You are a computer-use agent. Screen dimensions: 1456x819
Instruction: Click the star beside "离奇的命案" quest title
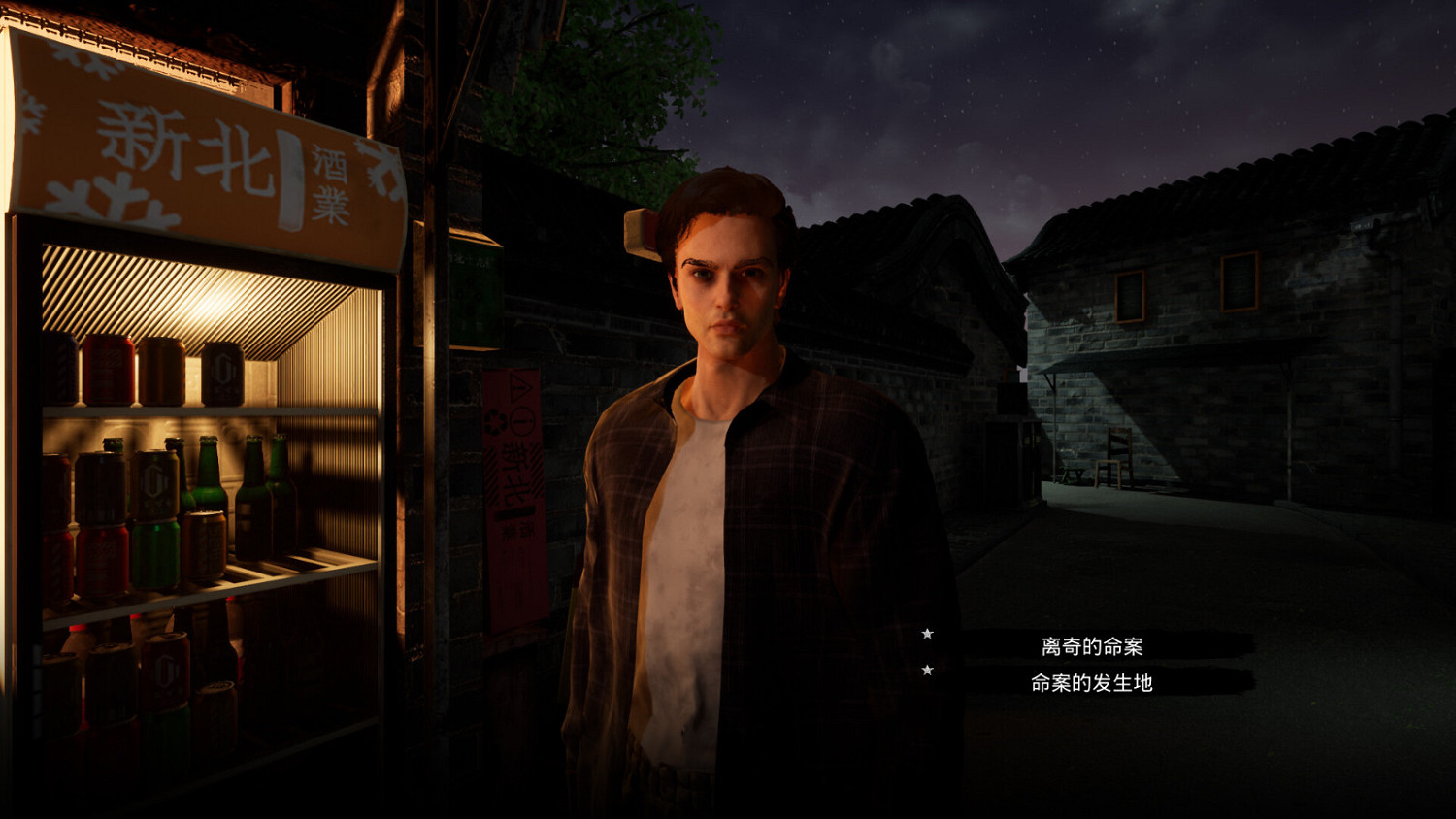[929, 634]
